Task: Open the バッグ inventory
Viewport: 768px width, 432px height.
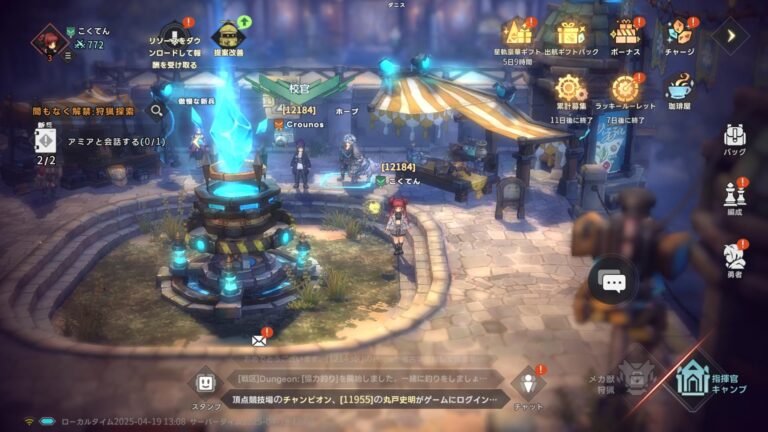Action: tap(735, 137)
